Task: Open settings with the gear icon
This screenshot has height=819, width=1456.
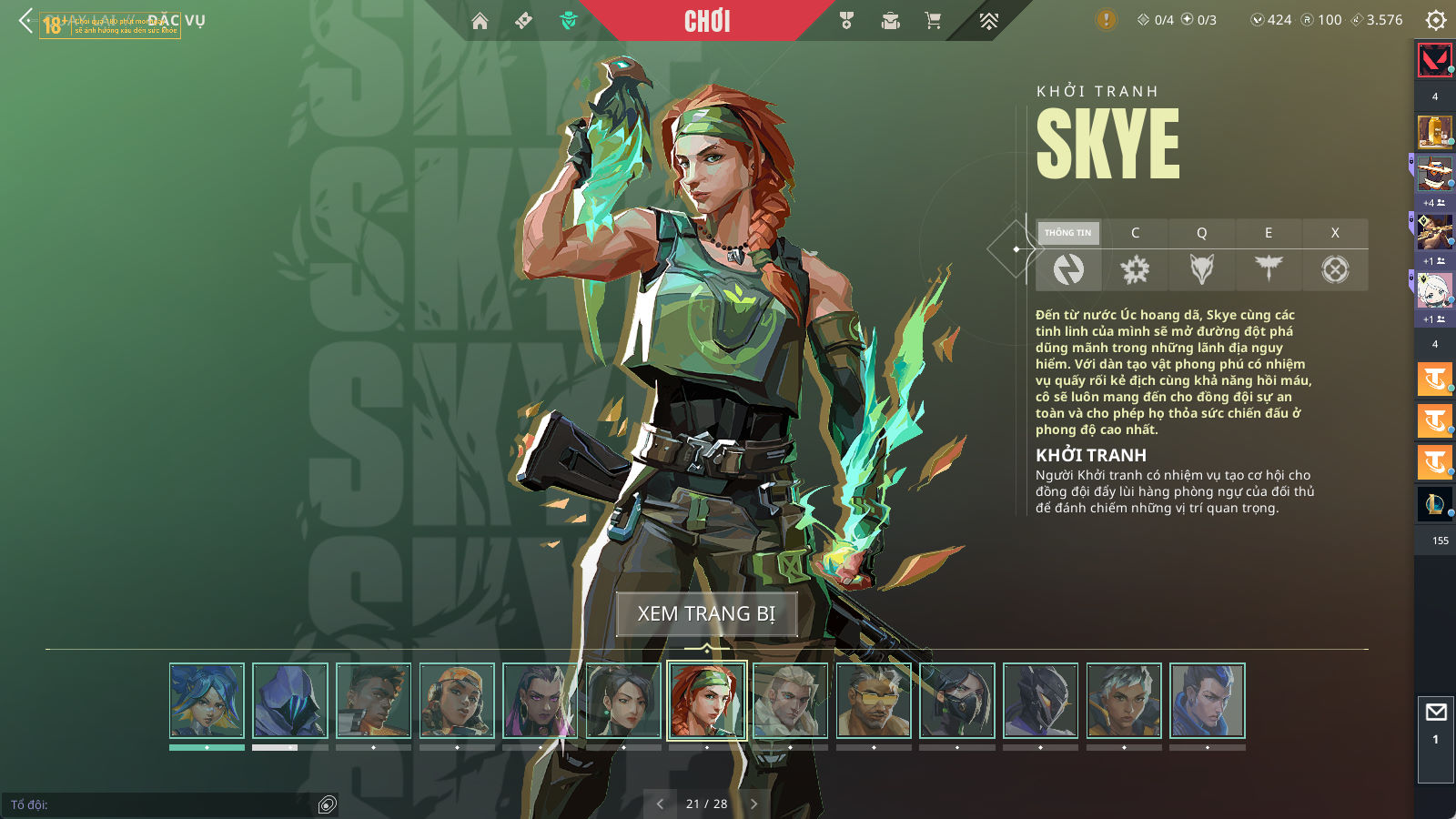Action: click(1436, 20)
